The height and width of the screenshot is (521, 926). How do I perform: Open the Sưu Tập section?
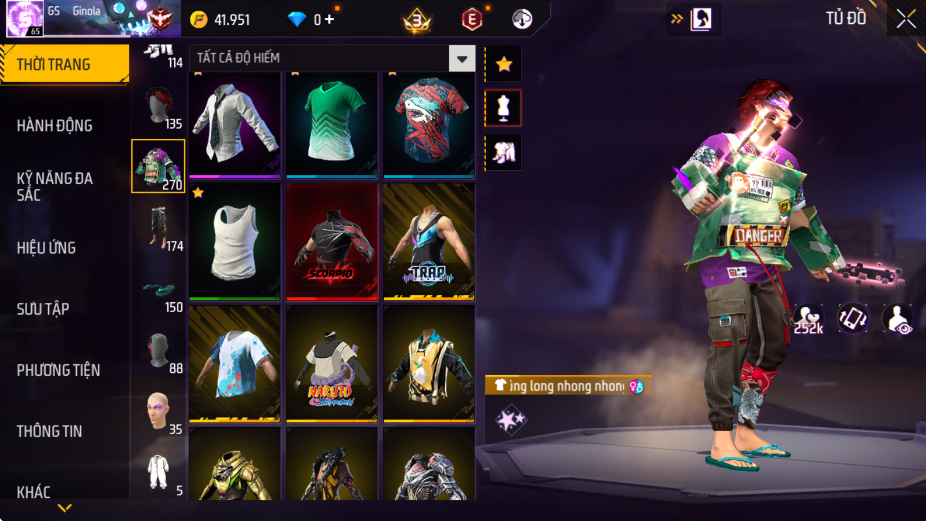tap(43, 309)
